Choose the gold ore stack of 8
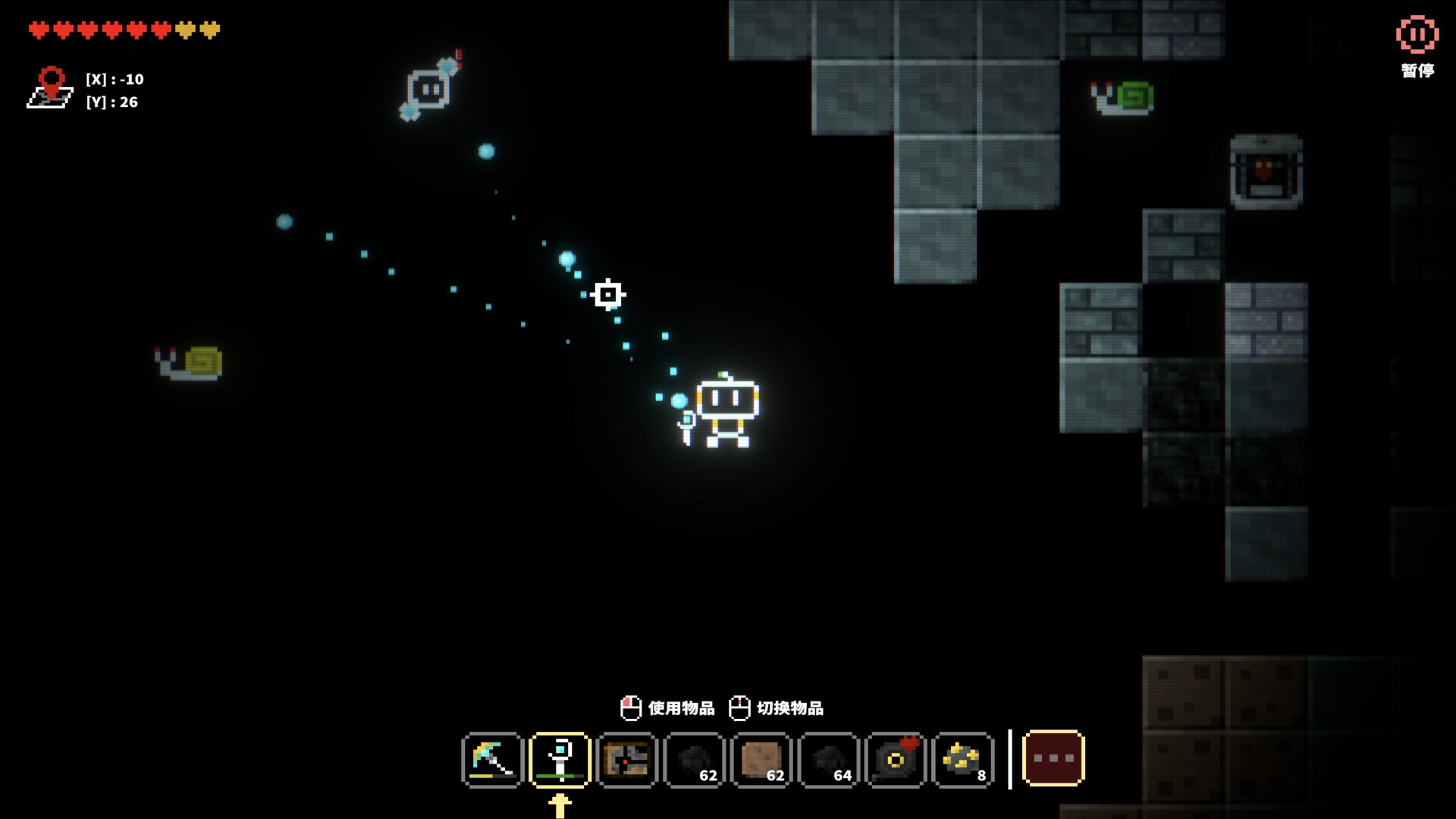1456x819 pixels. point(962,760)
